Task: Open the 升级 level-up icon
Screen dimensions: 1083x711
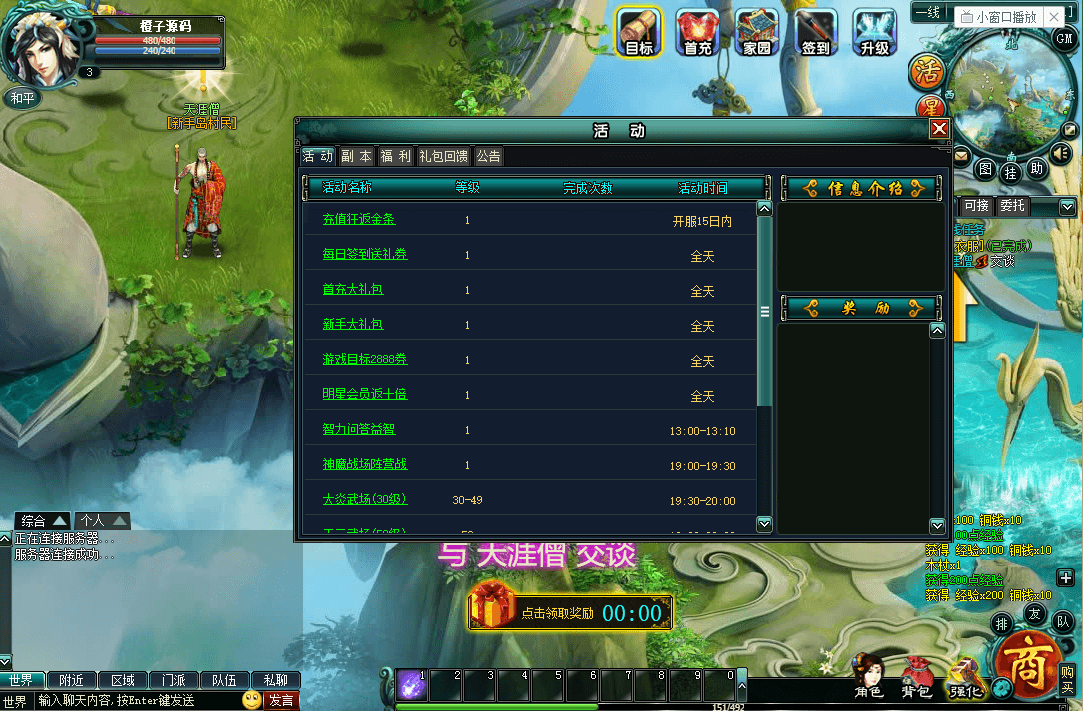Action: [x=874, y=32]
